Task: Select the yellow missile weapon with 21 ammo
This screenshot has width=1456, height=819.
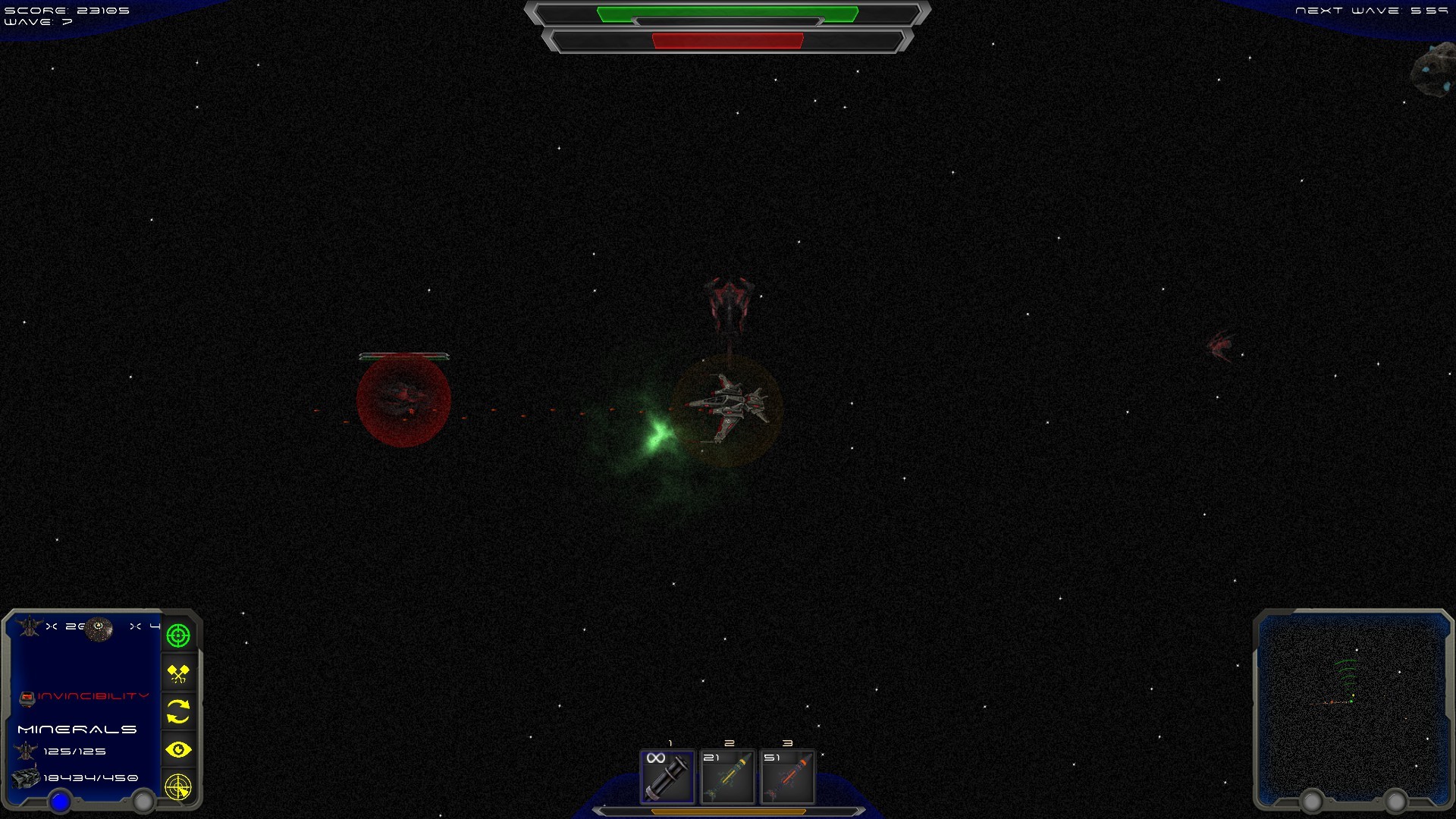Action: [726, 777]
